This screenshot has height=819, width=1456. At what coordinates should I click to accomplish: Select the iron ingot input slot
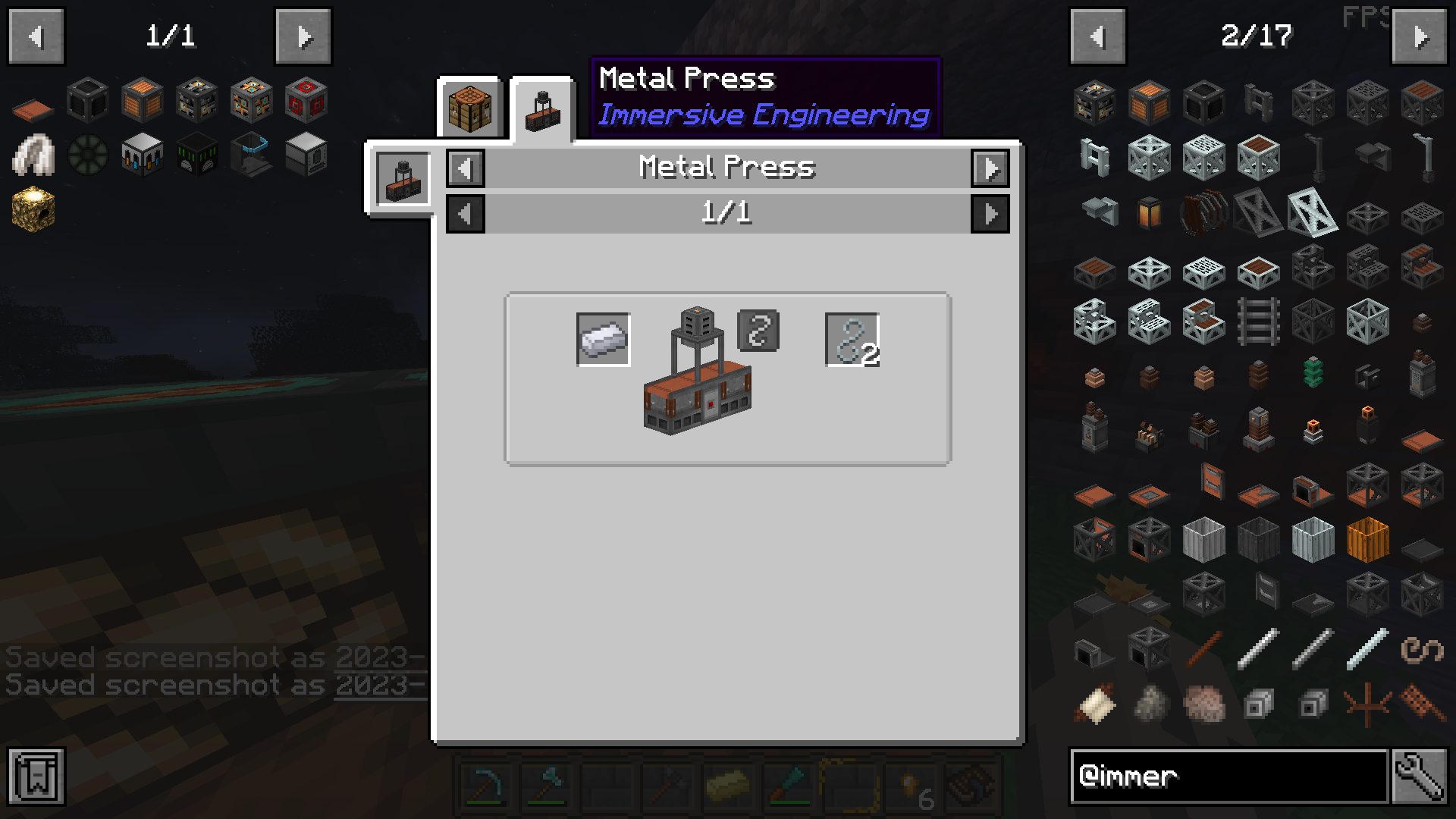click(x=603, y=340)
